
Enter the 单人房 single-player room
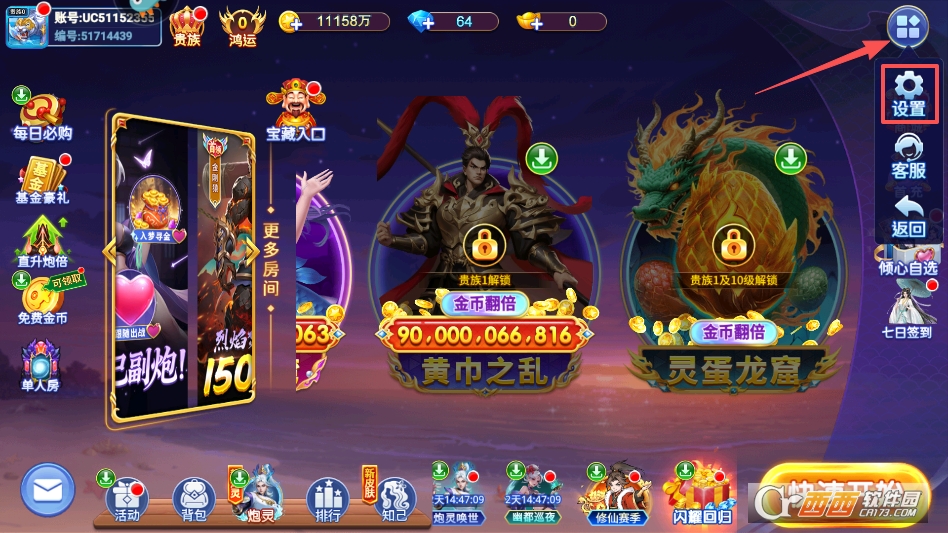[41, 365]
